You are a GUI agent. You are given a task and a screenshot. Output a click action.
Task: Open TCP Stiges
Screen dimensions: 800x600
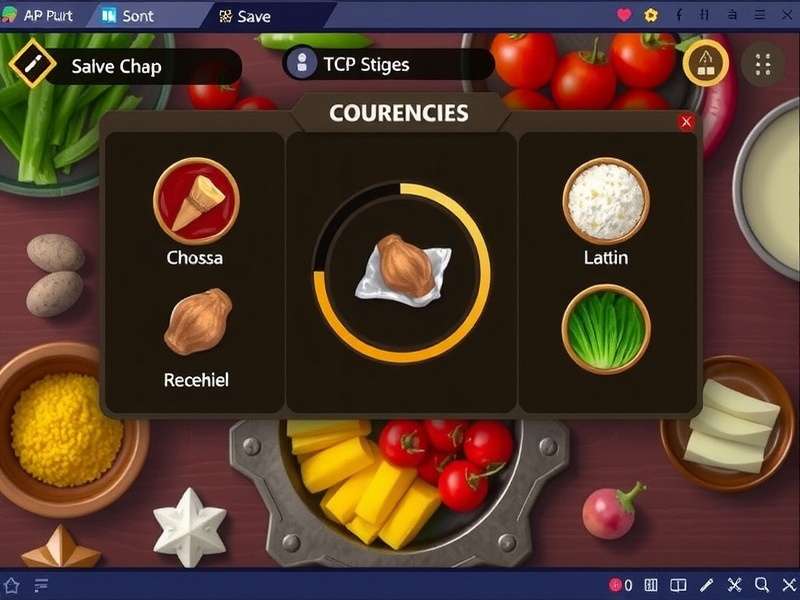pos(388,65)
